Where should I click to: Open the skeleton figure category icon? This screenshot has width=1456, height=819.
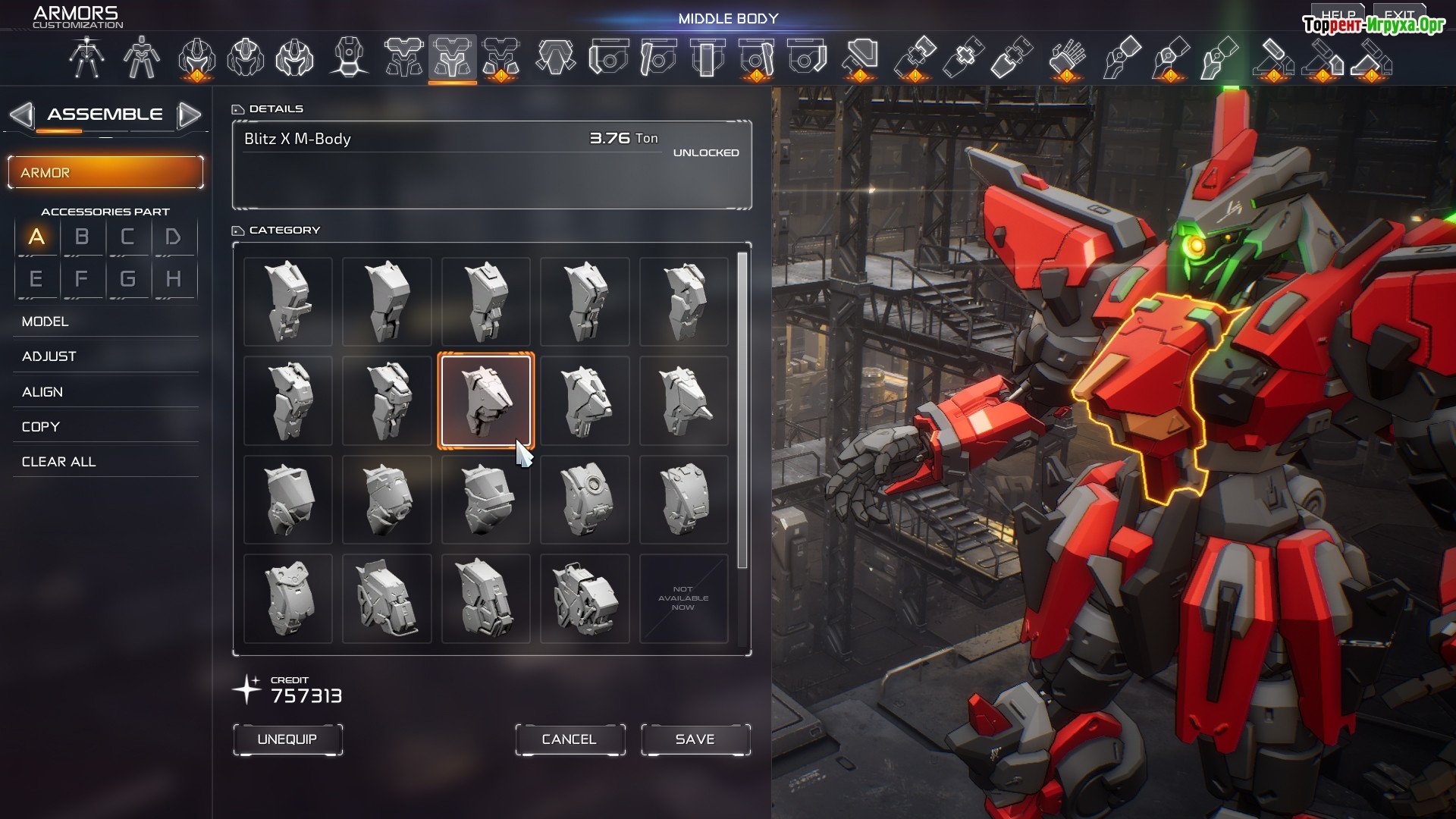(86, 58)
